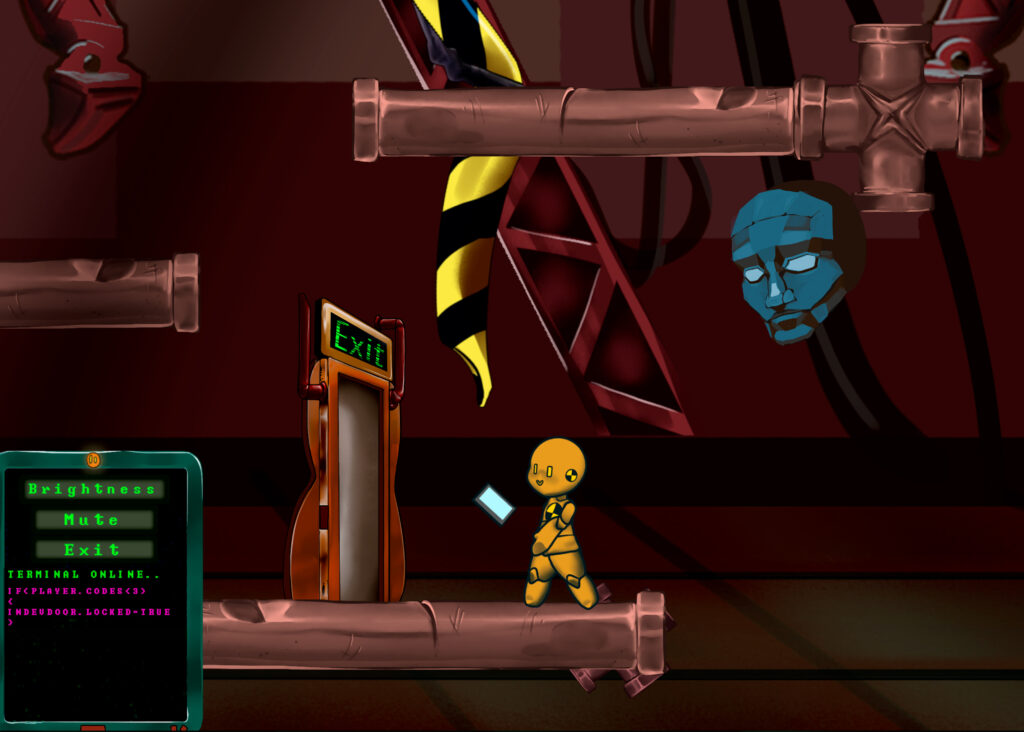Choose Exit in the terminal menu
The width and height of the screenshot is (1024, 732).
(x=93, y=550)
